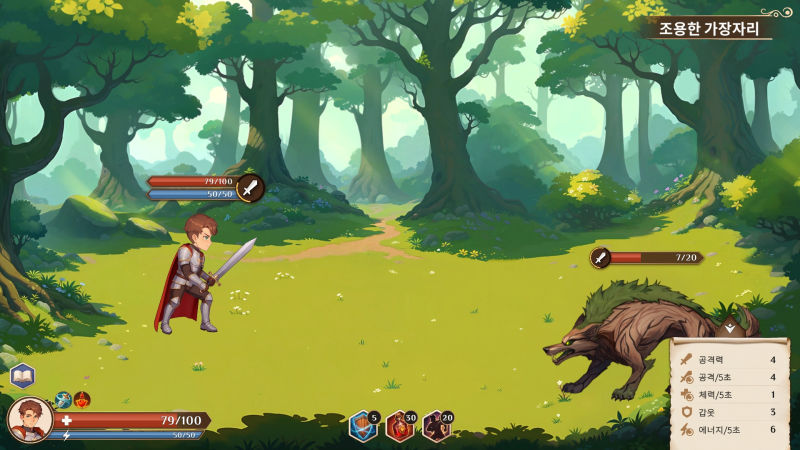Select the 체력/5초 stat row
The image size is (800, 450).
[x=730, y=394]
